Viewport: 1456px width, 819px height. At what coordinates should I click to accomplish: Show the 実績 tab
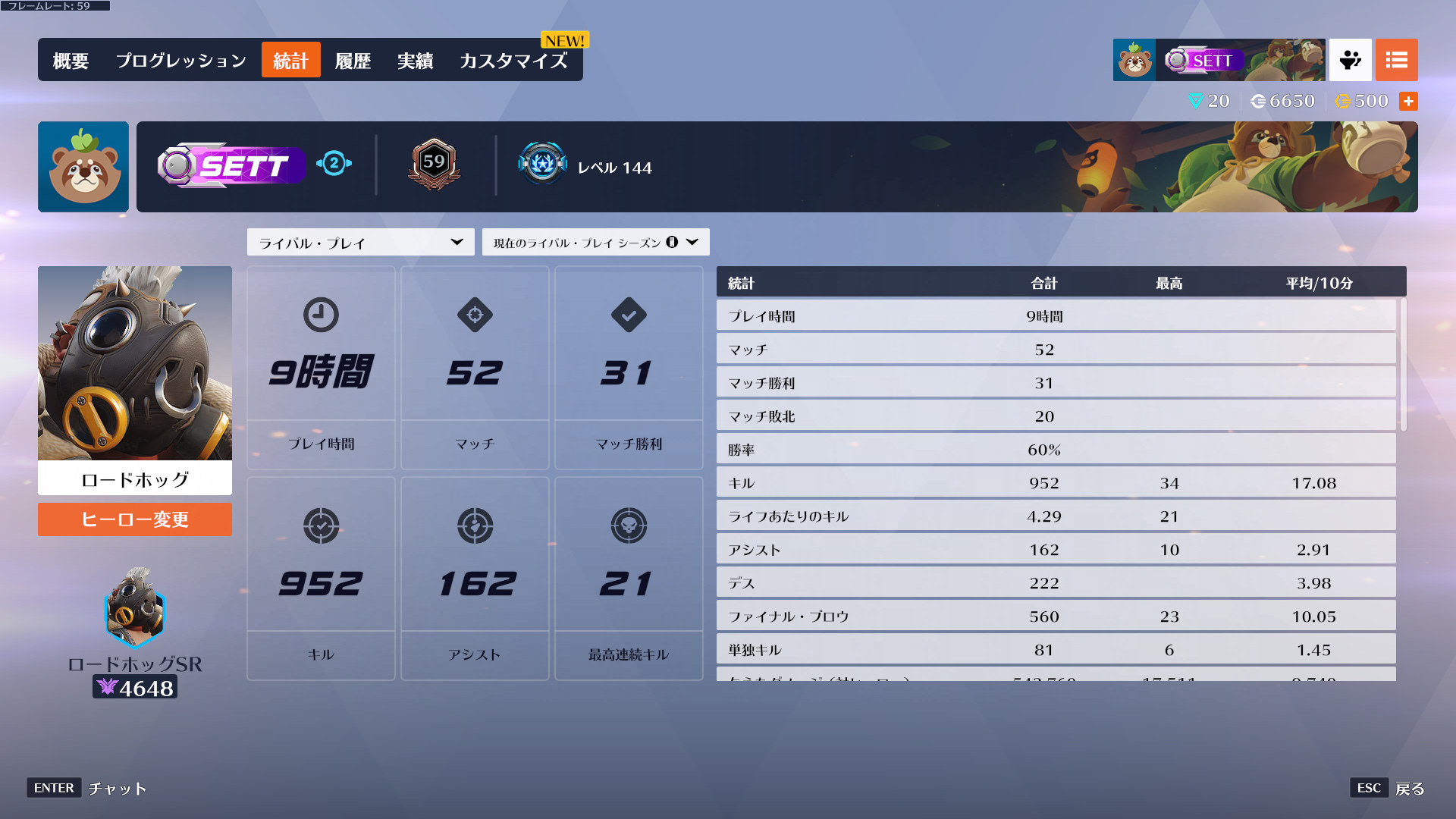click(415, 61)
